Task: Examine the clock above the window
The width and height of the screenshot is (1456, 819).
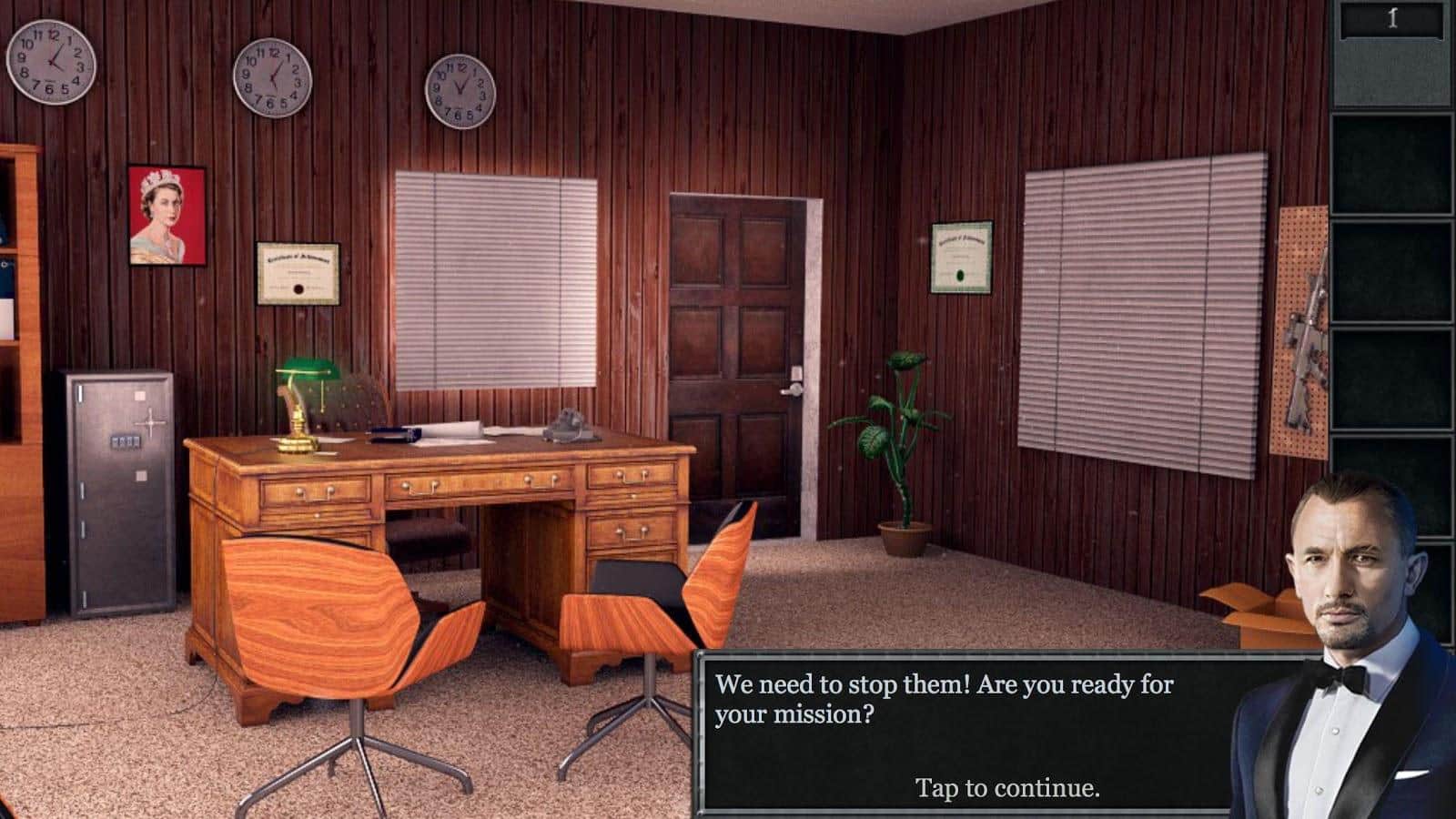Action: pos(462,88)
